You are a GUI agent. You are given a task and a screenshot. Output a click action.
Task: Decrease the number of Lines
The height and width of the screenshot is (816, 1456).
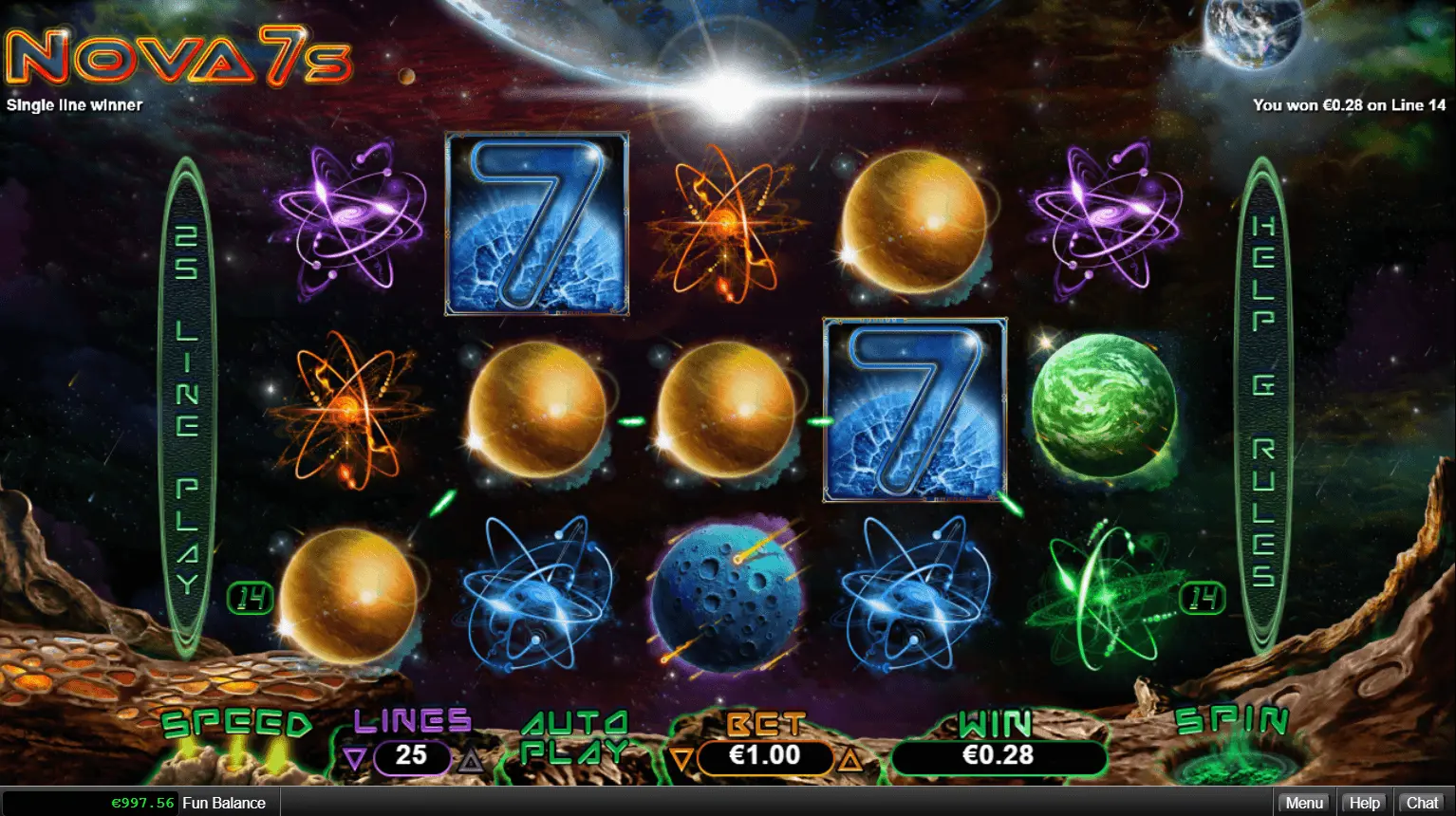point(355,758)
